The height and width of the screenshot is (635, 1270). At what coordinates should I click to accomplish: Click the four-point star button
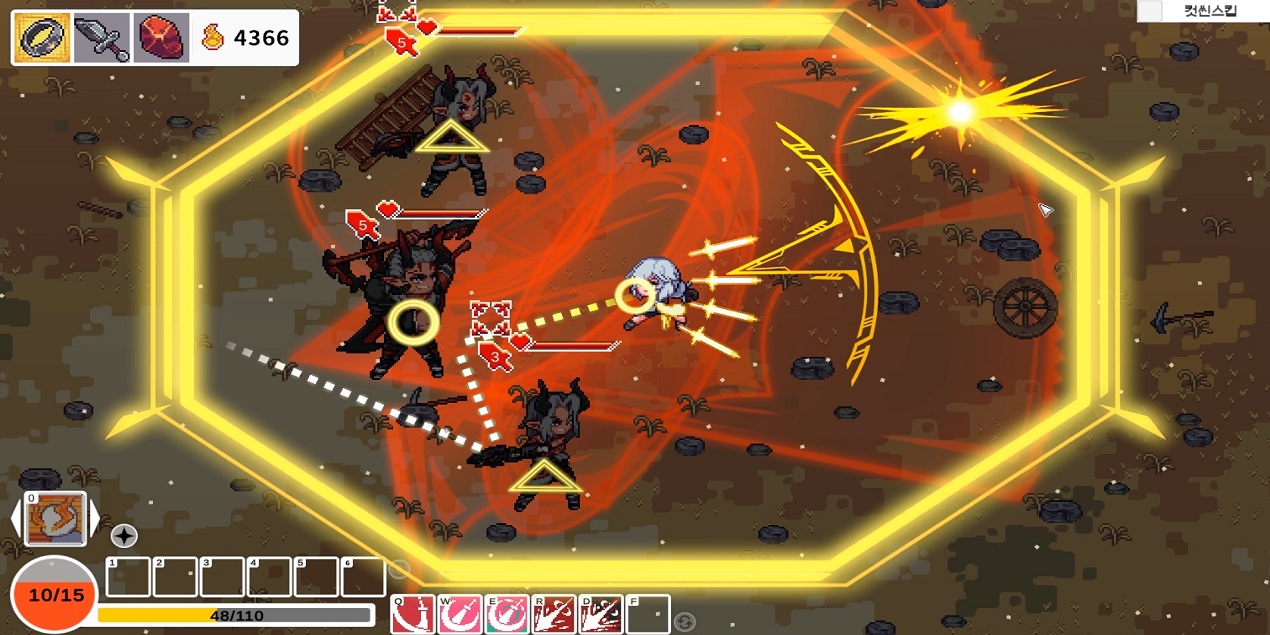tap(124, 536)
